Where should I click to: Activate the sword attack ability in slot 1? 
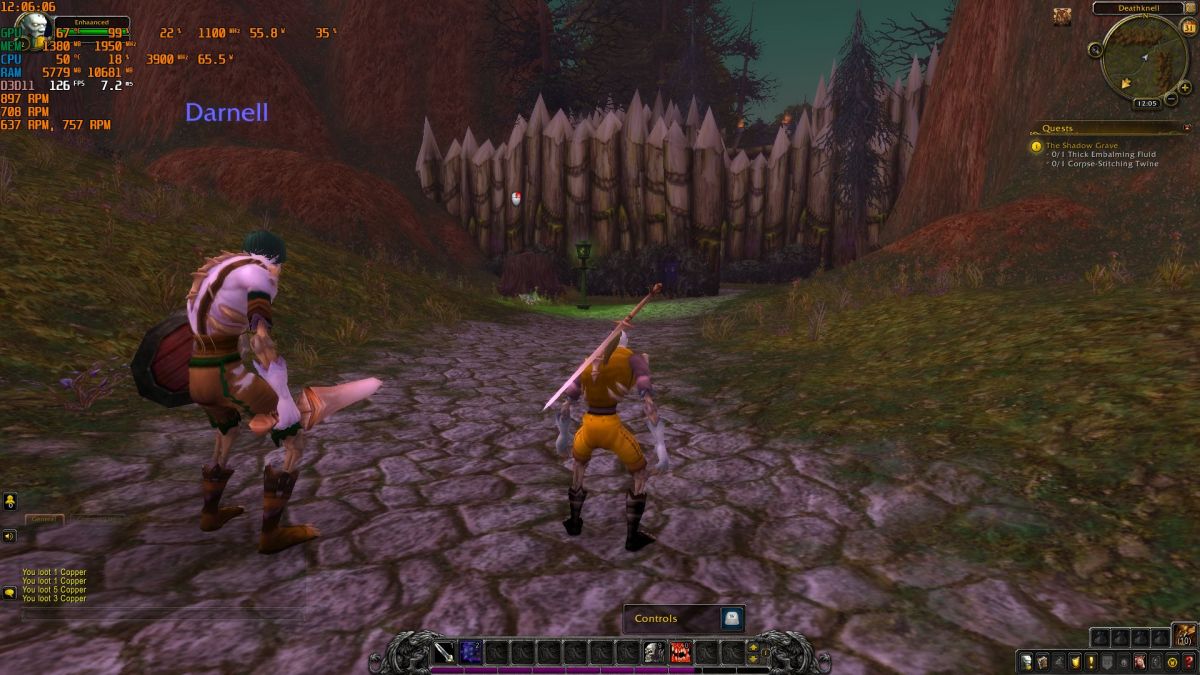[x=443, y=653]
